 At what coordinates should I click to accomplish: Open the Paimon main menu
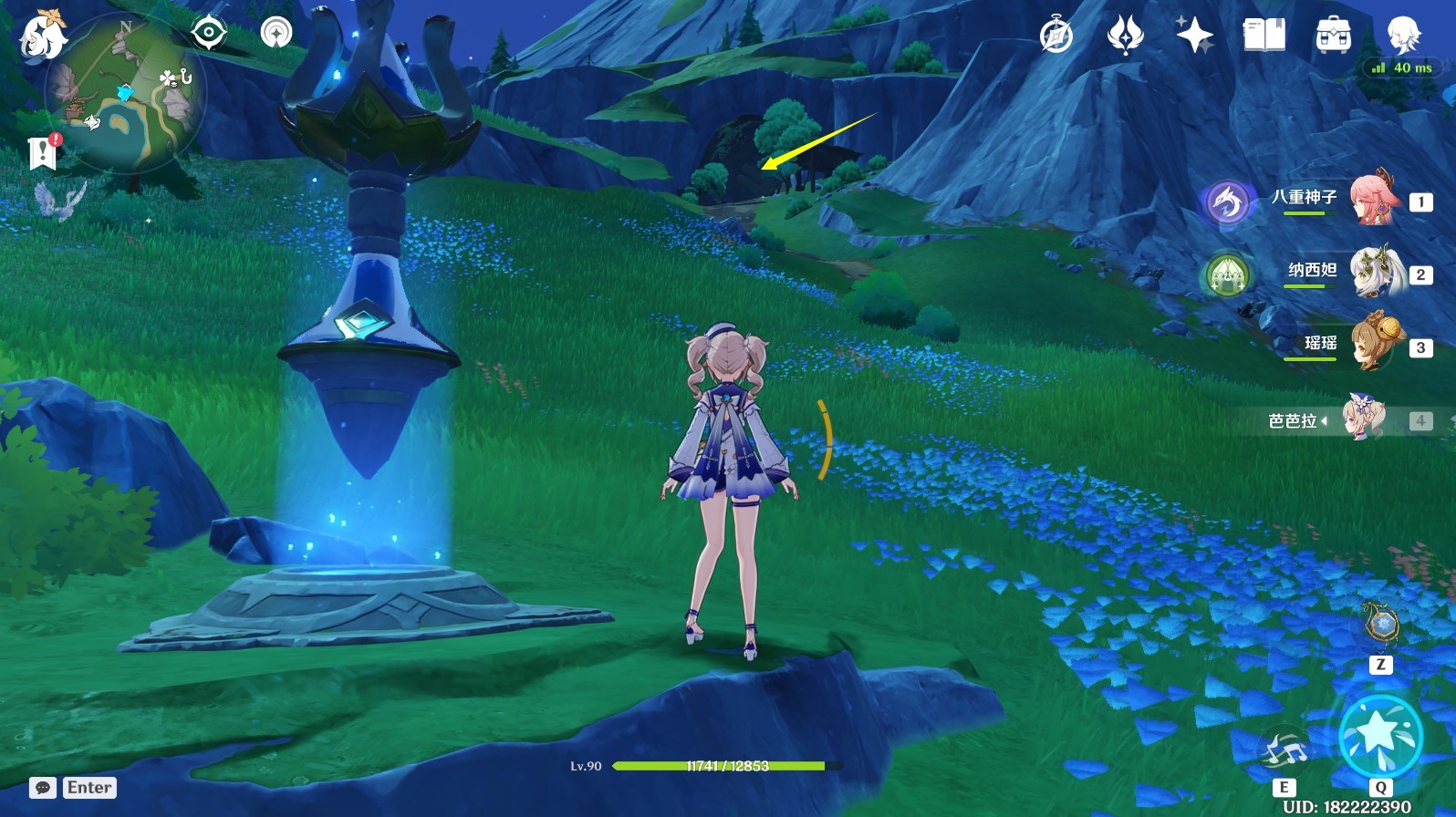click(x=43, y=35)
